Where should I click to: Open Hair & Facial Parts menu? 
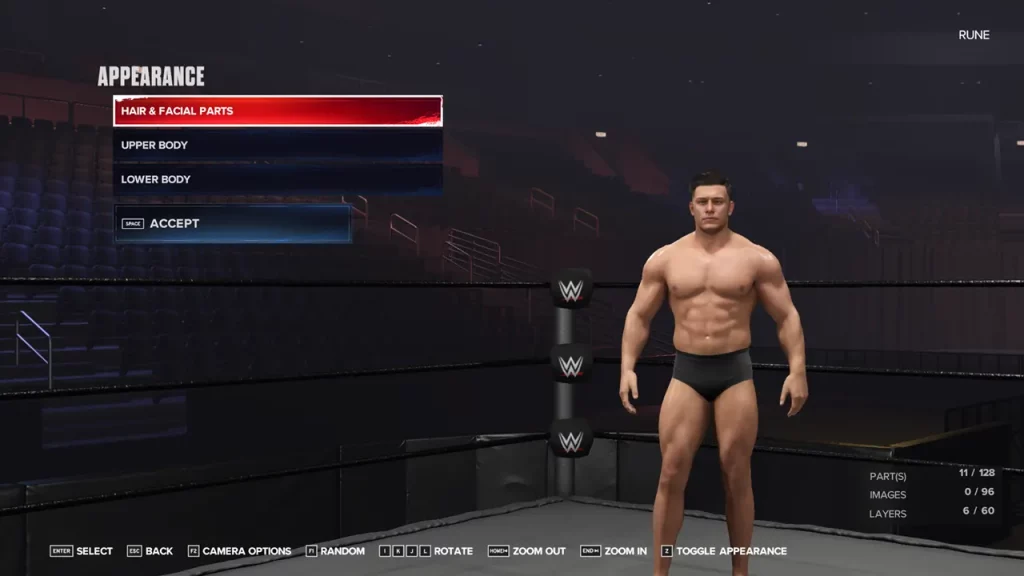click(x=277, y=111)
